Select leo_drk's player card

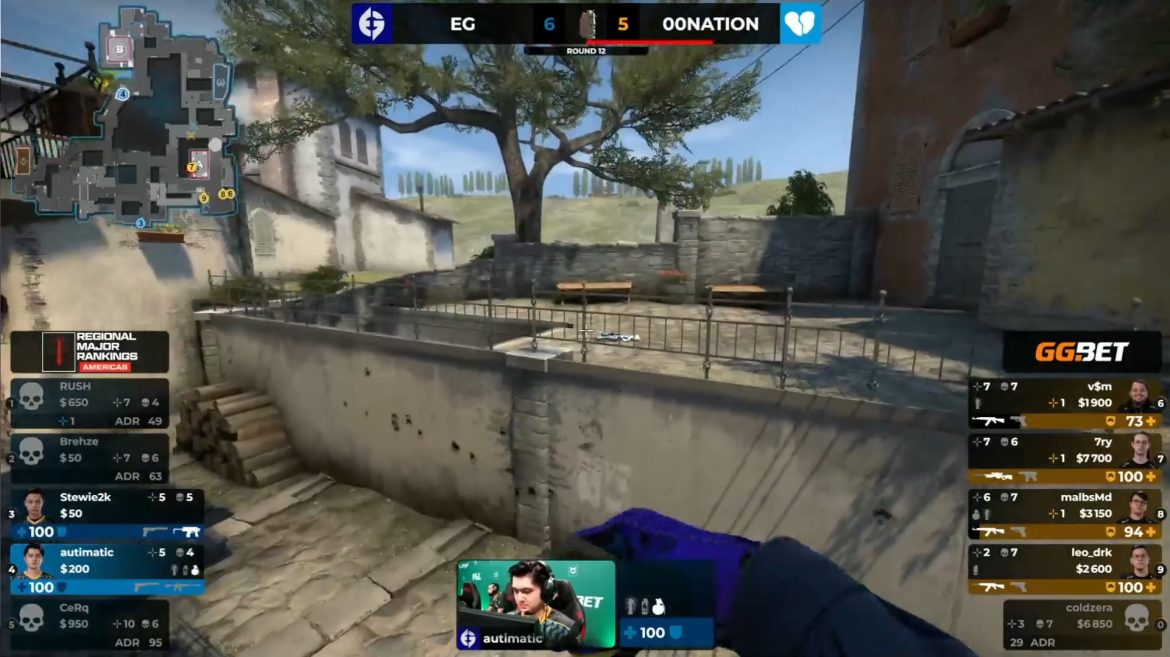(1065, 569)
